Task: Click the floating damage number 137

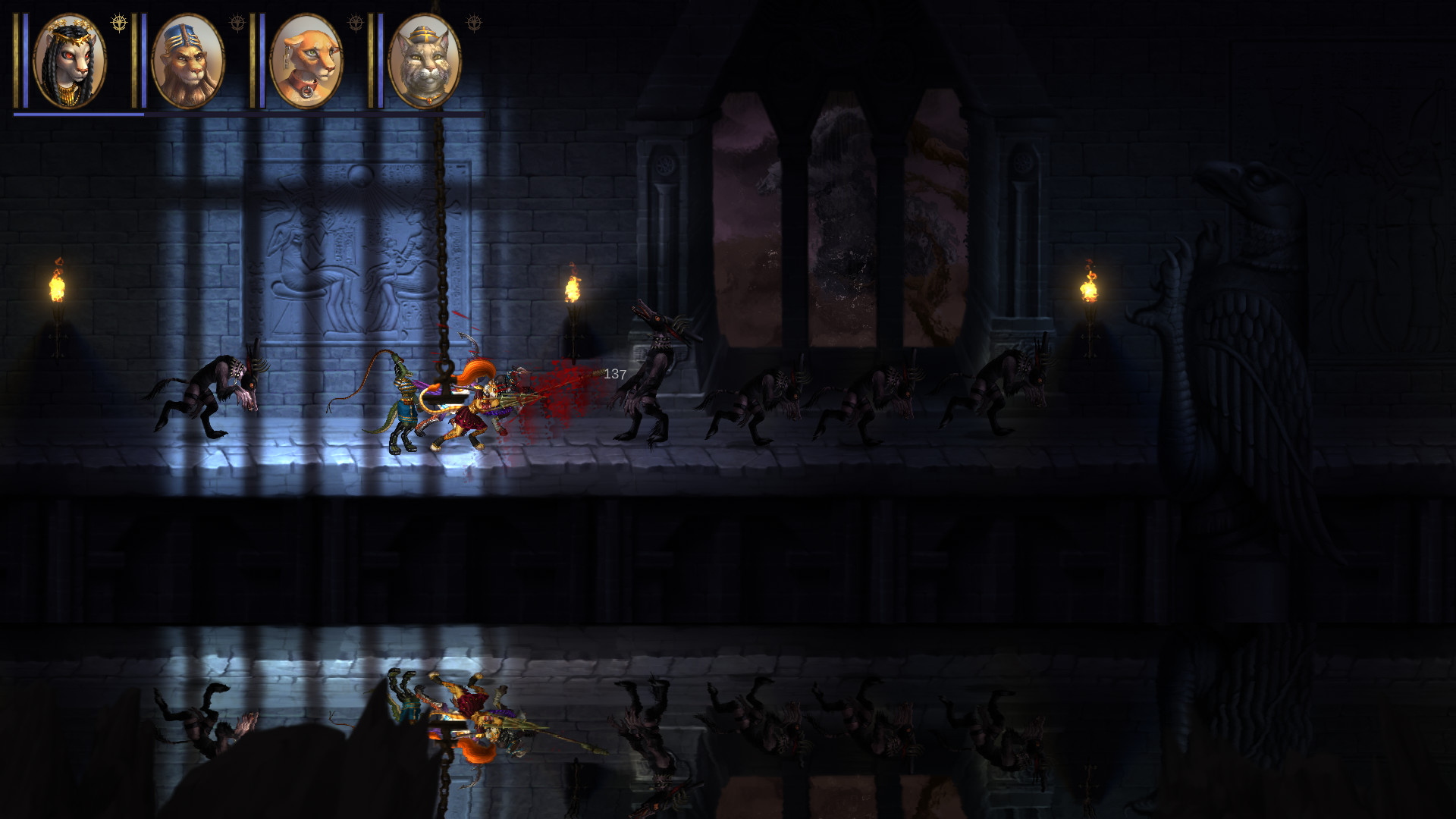Action: tap(614, 373)
